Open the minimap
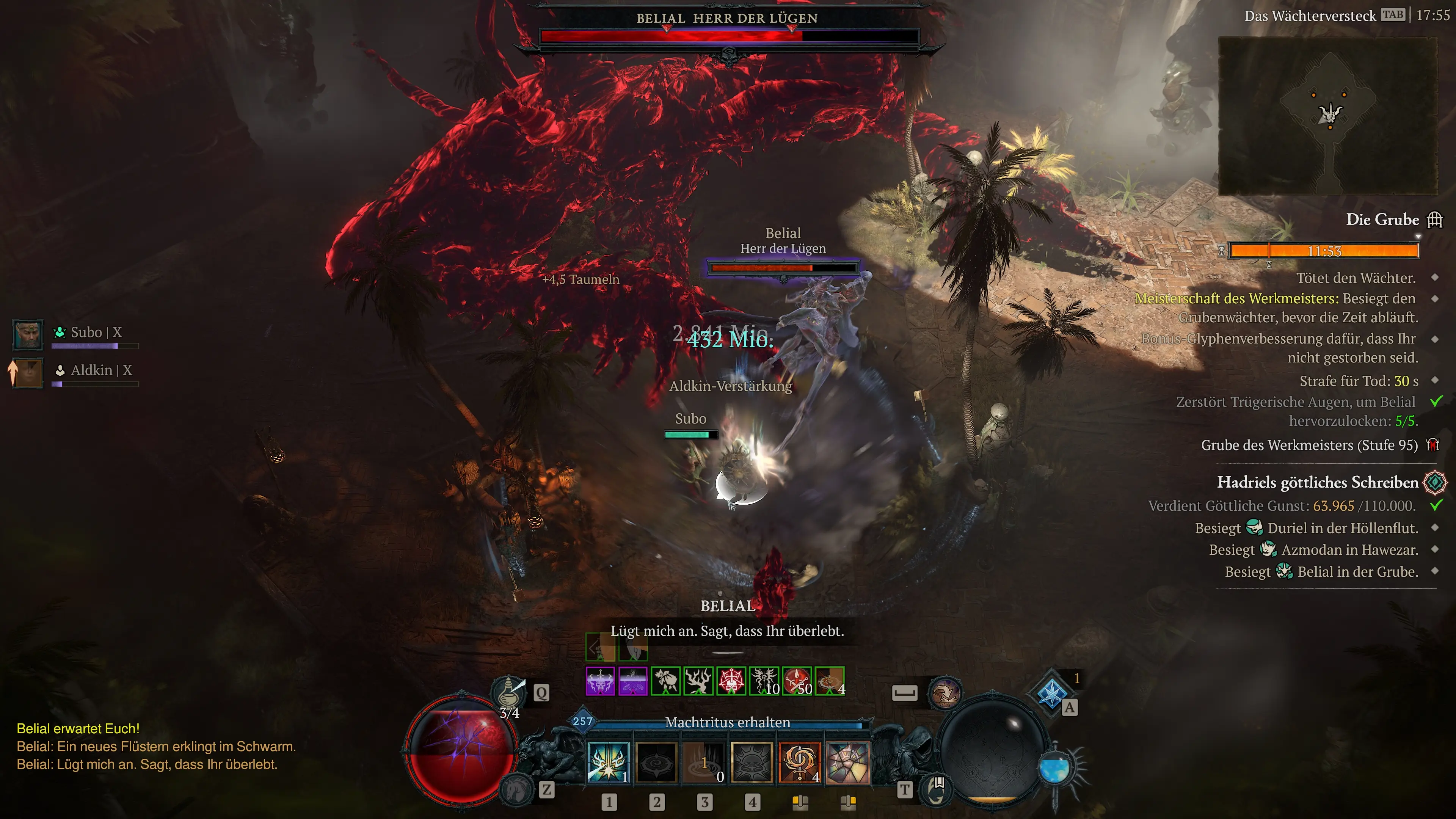This screenshot has width=1456, height=819. (1328, 116)
